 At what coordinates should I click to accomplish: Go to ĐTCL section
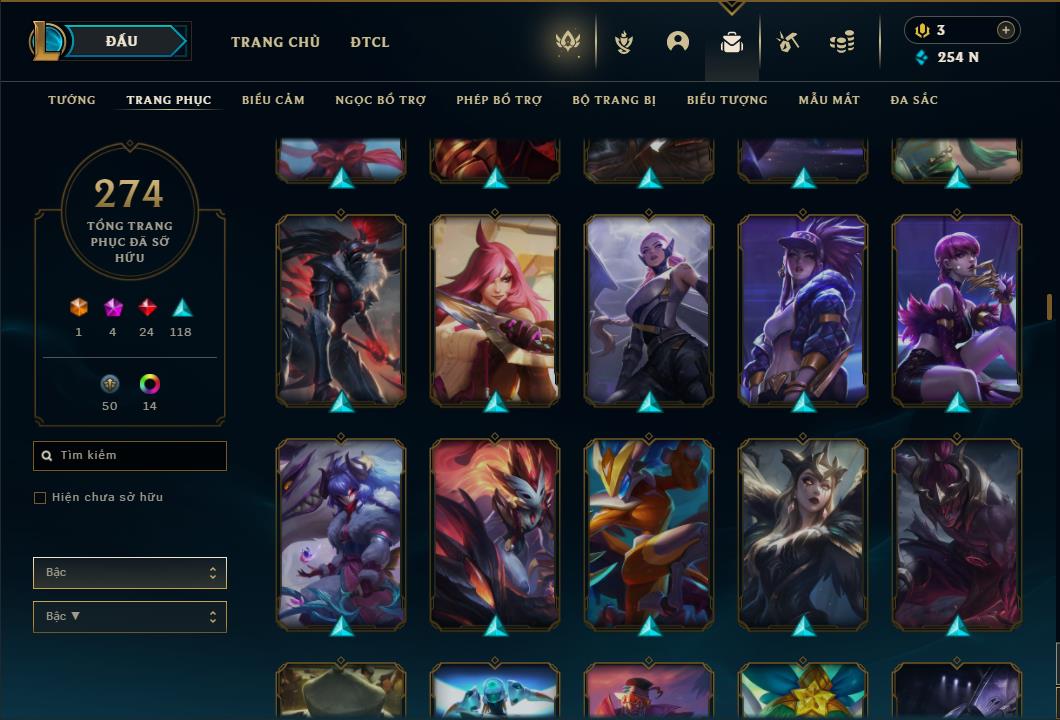click(x=370, y=42)
